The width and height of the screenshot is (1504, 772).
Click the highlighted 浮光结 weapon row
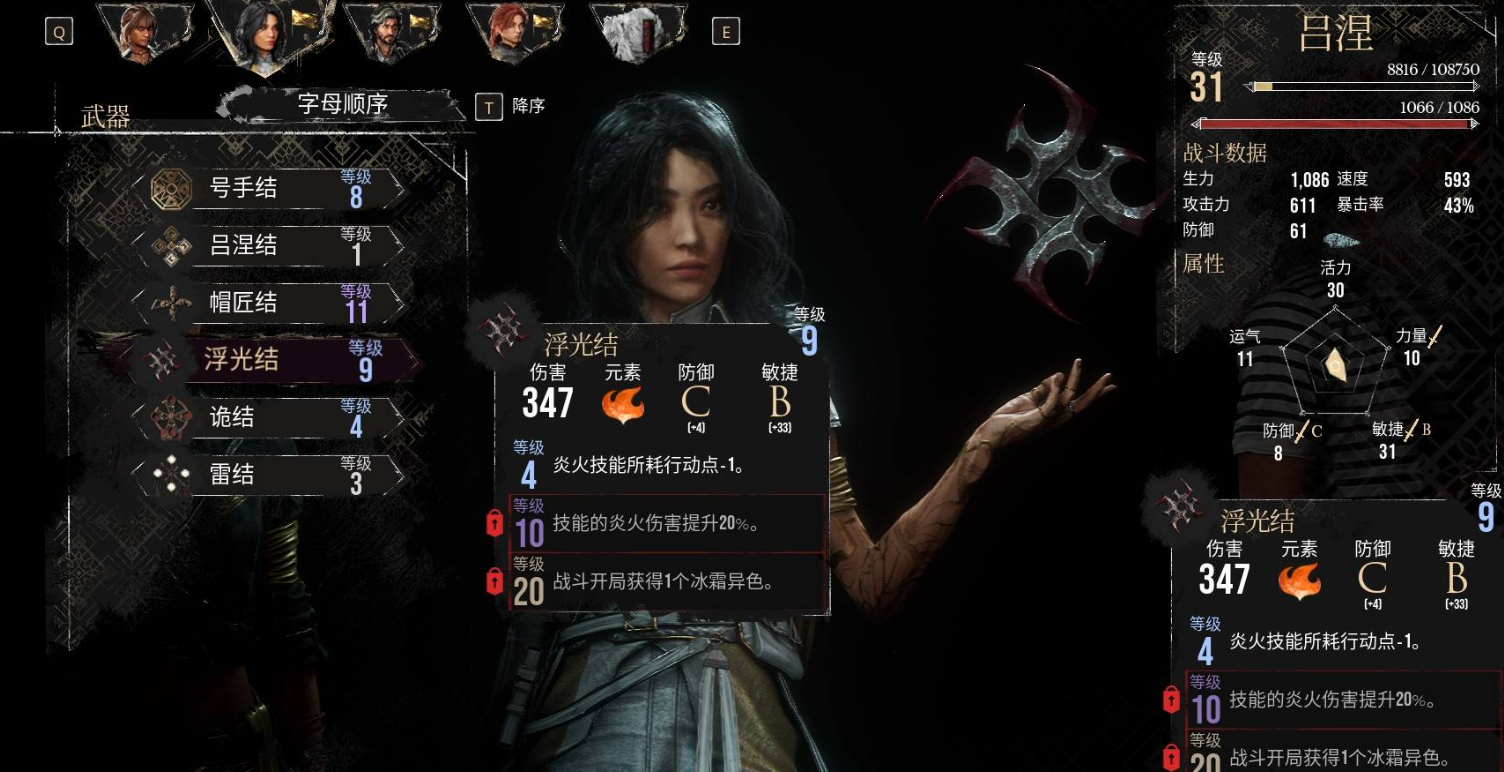(270, 360)
